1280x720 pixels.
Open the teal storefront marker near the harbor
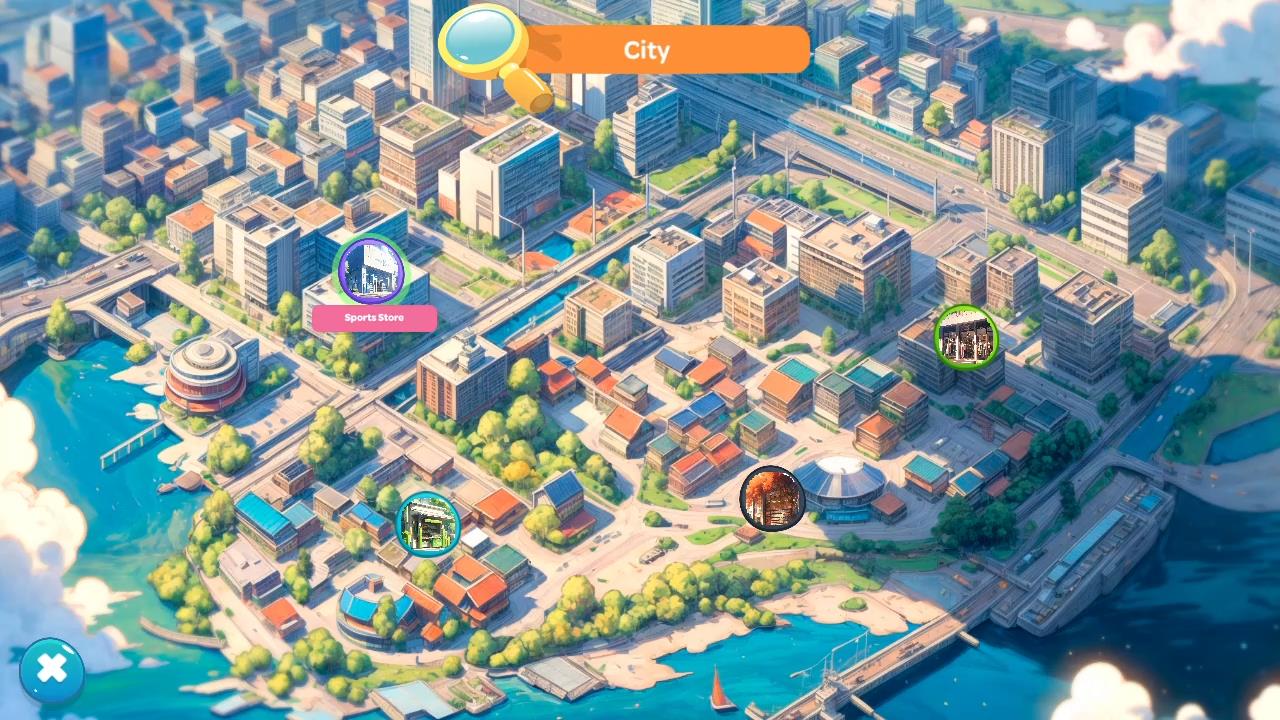430,523
